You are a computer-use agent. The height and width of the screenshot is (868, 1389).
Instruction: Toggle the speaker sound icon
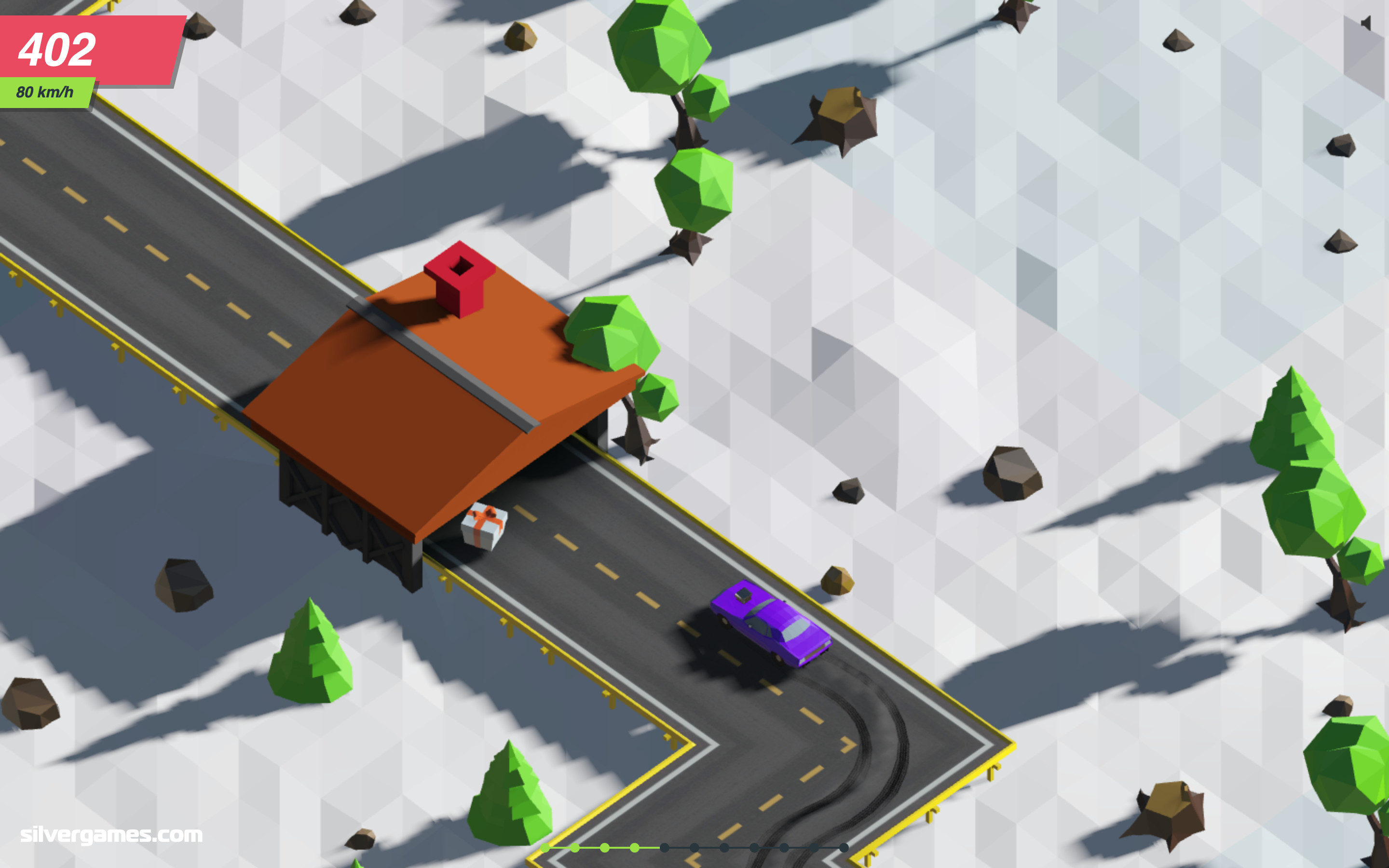coord(1365,24)
